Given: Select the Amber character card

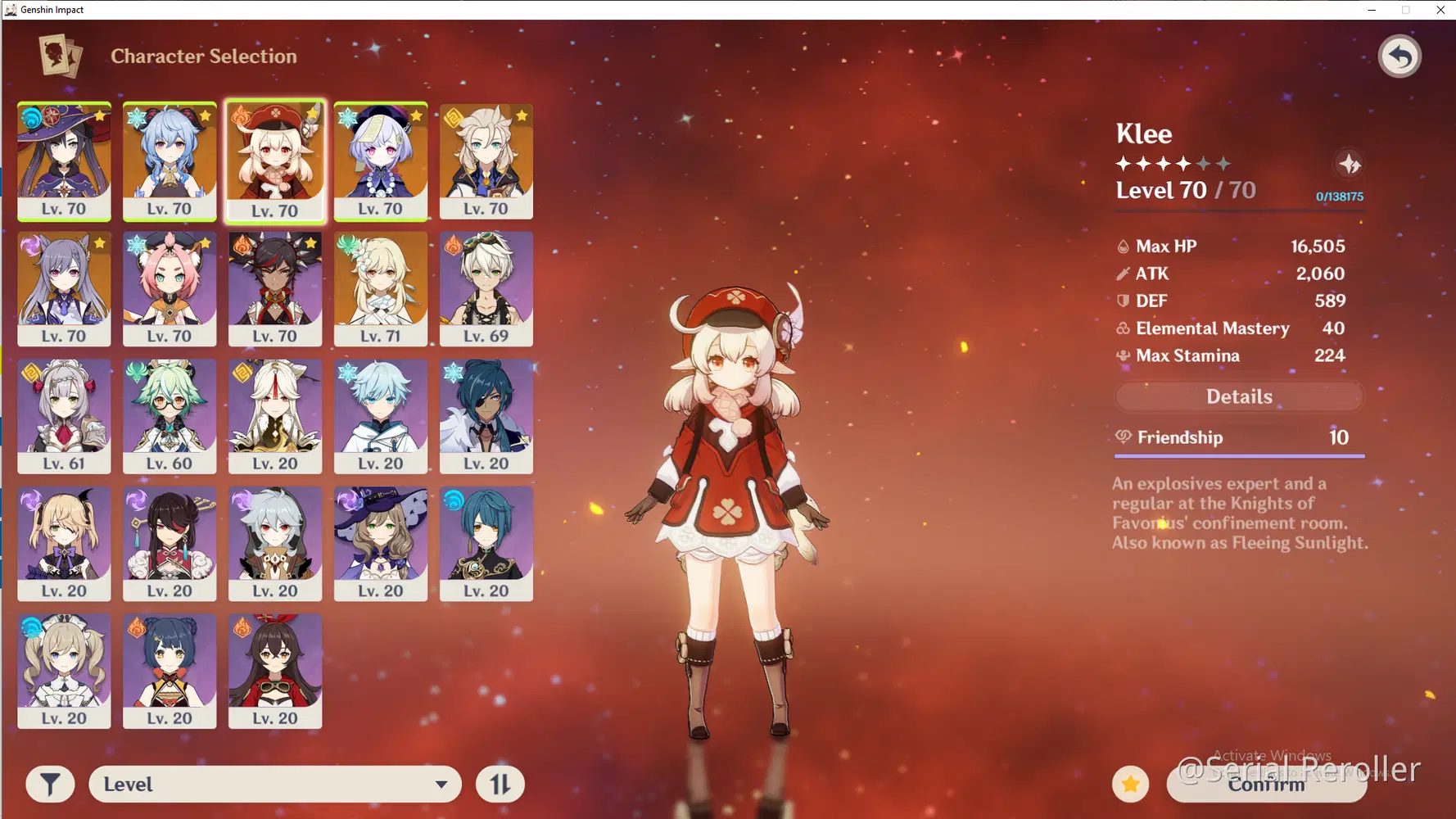Looking at the screenshot, I should coord(275,671).
